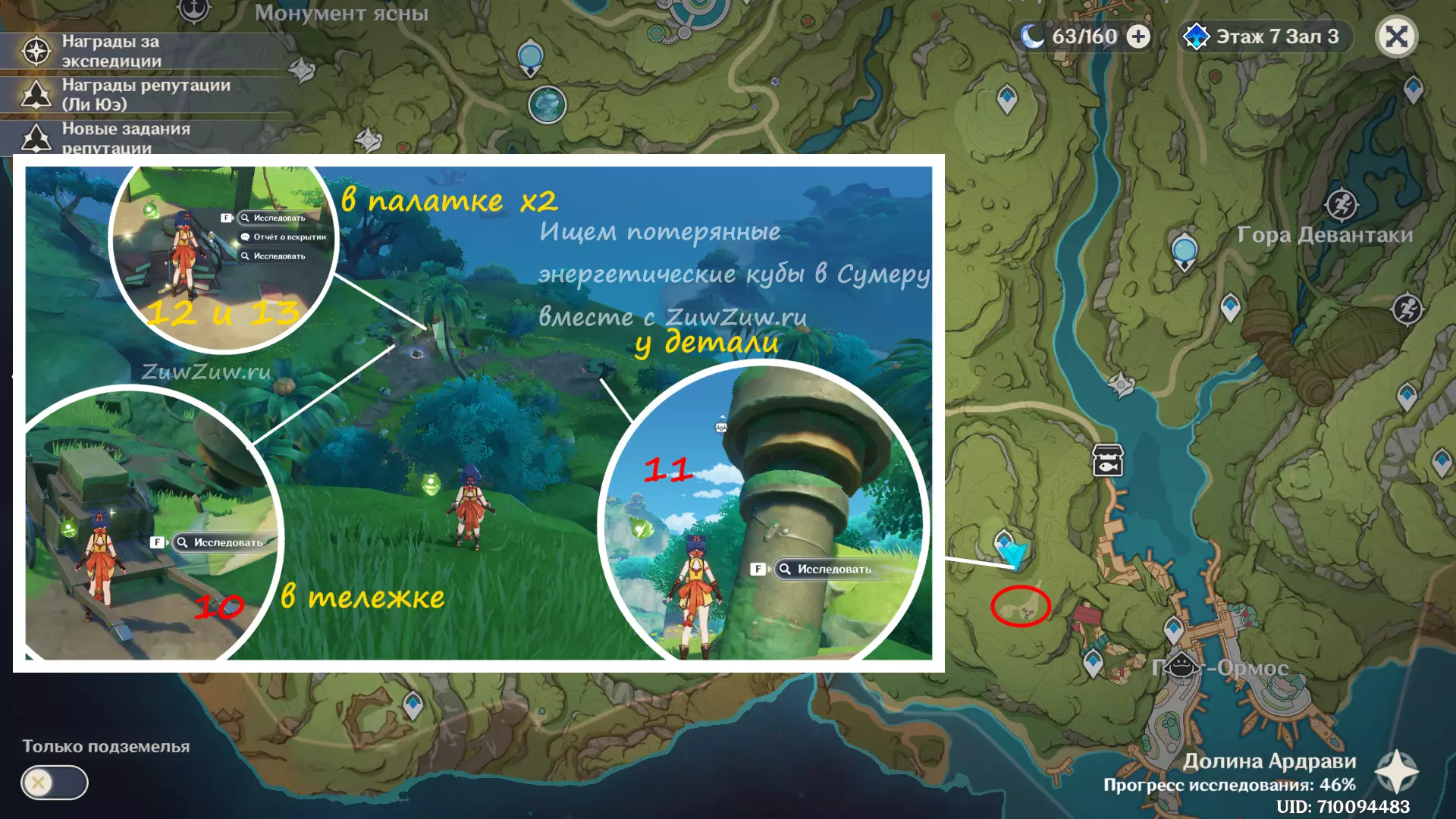Toggle the Только подземелья switch
This screenshot has width=1456, height=819.
click(55, 782)
